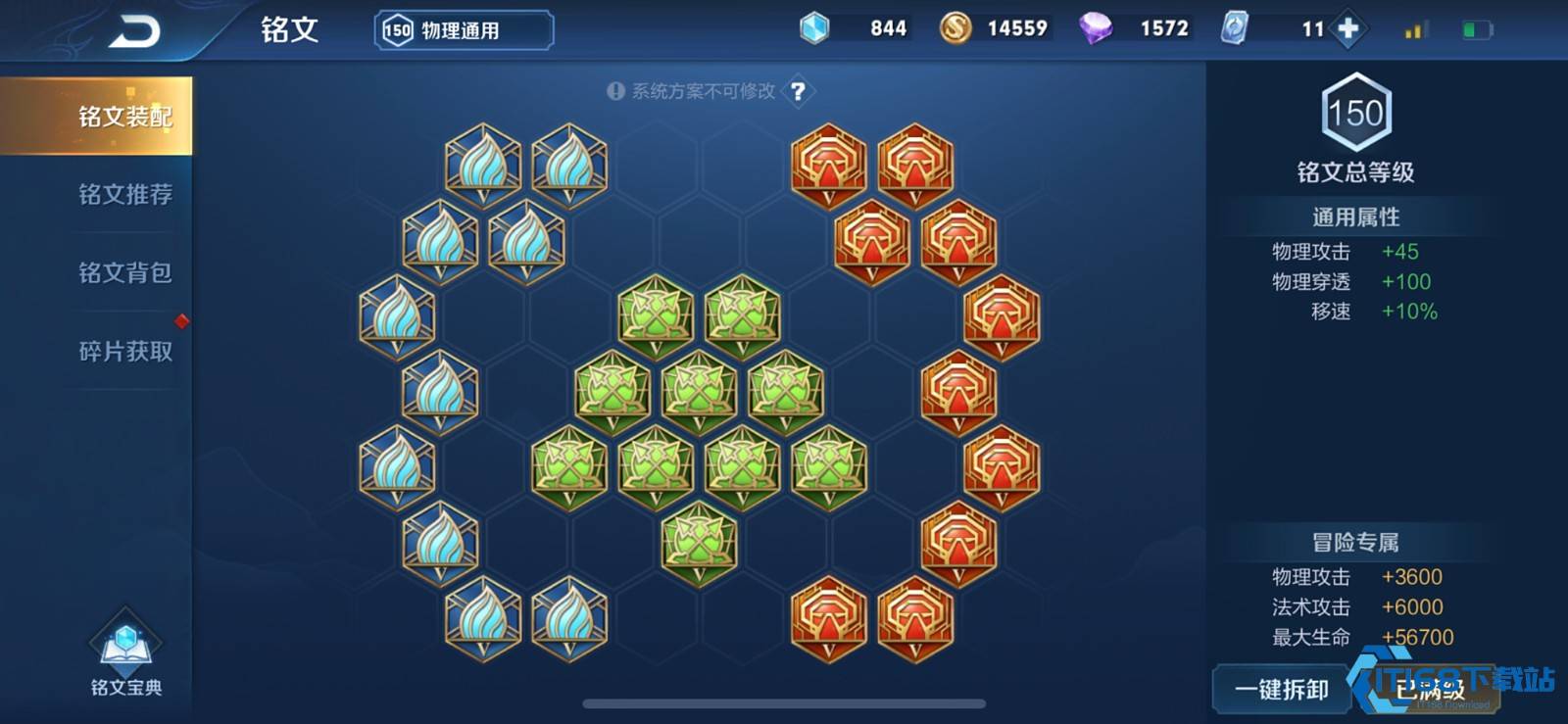Expand the 冒险专属 adventure stats section
Screen dimensions: 1568x724
(x=1355, y=541)
